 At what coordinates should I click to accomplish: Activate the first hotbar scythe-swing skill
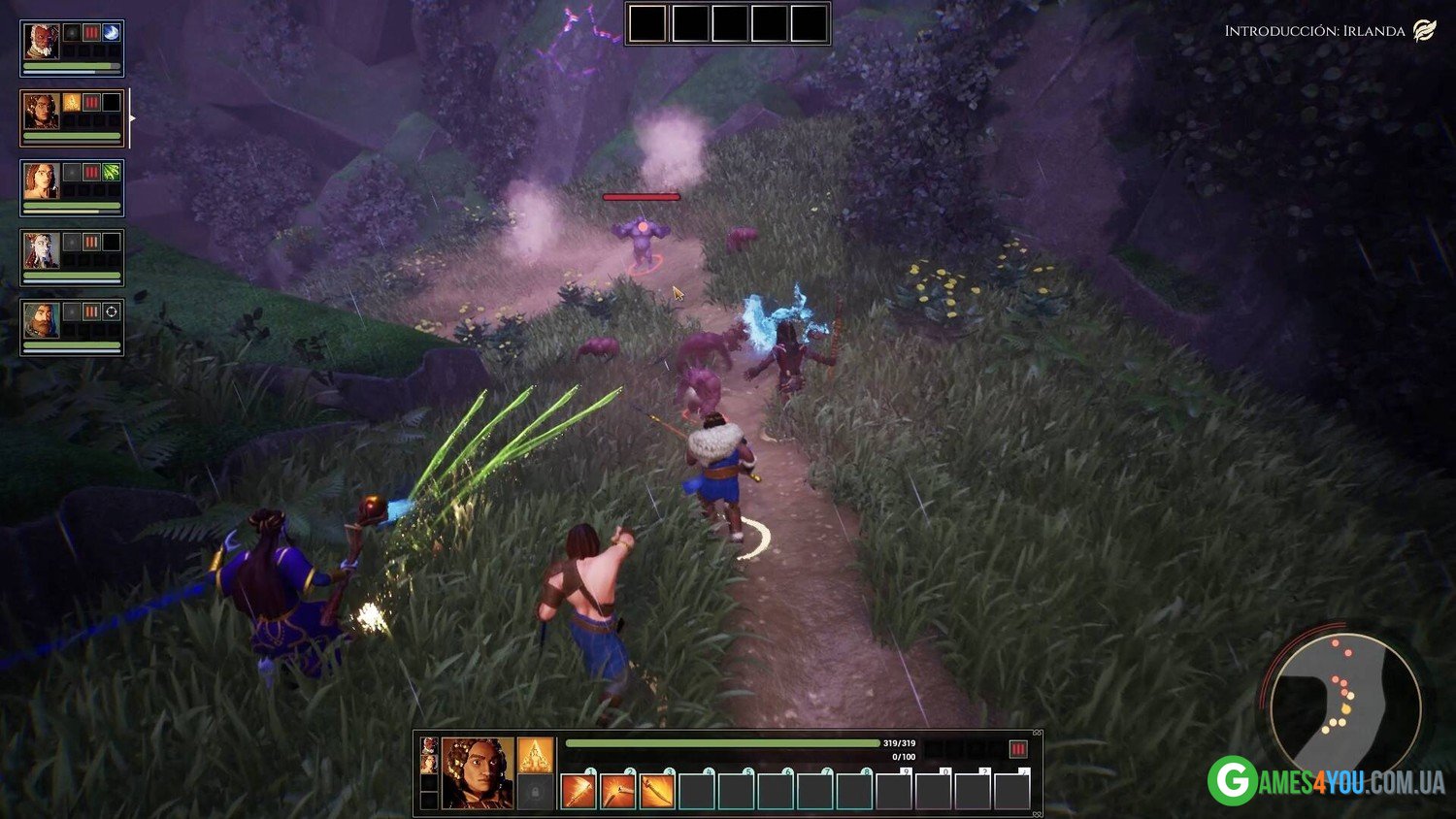(x=579, y=792)
